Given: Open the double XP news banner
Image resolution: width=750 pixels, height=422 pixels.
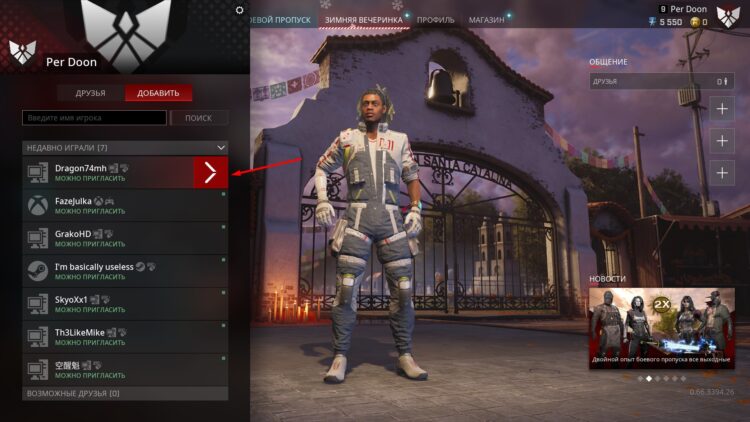Looking at the screenshot, I should coord(661,328).
